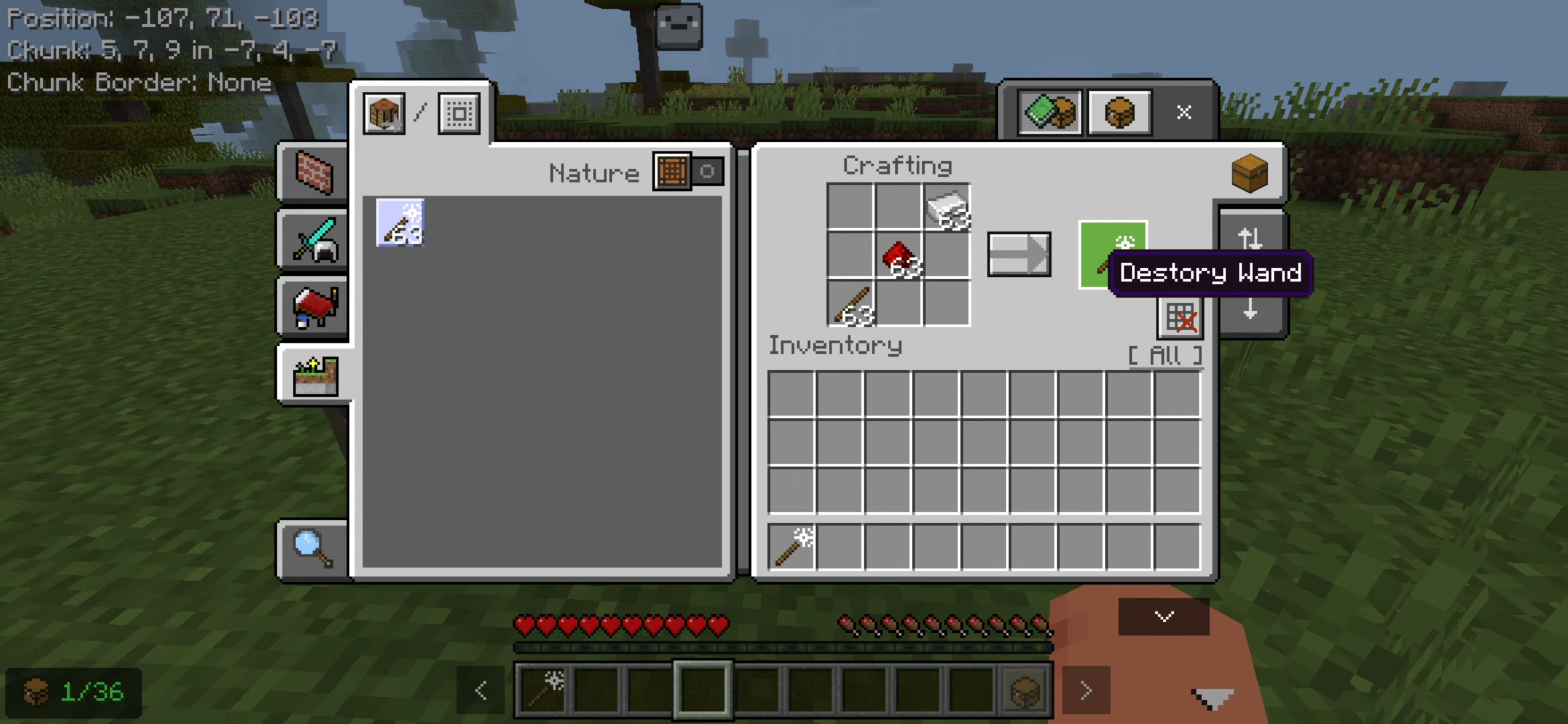
Task: Switch to the chest-only inventory layout
Action: [x=1119, y=112]
